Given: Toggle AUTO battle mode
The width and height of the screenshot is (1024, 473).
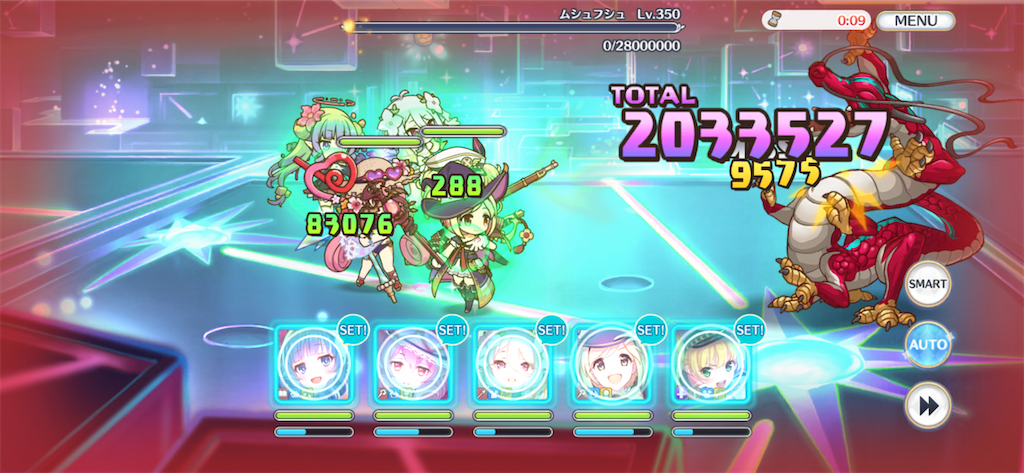Looking at the screenshot, I should [x=927, y=345].
